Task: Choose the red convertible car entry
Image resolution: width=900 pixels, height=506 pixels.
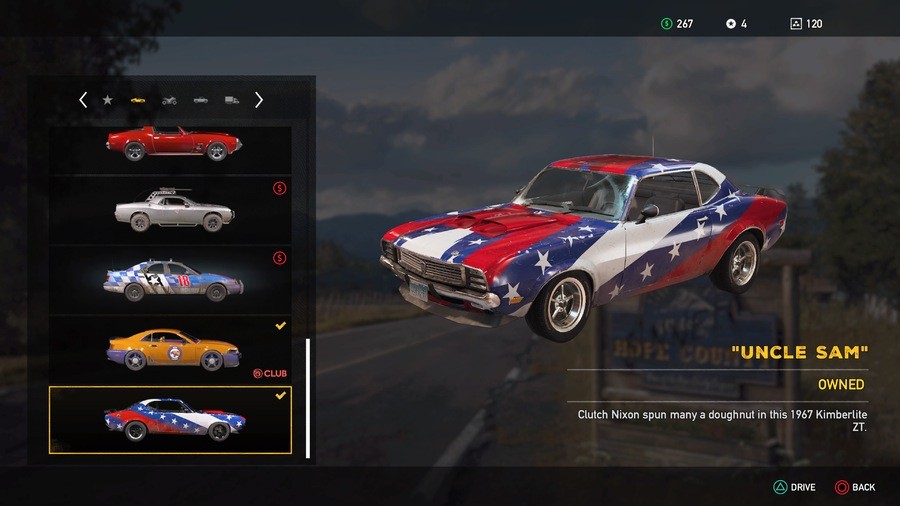Action: click(171, 144)
